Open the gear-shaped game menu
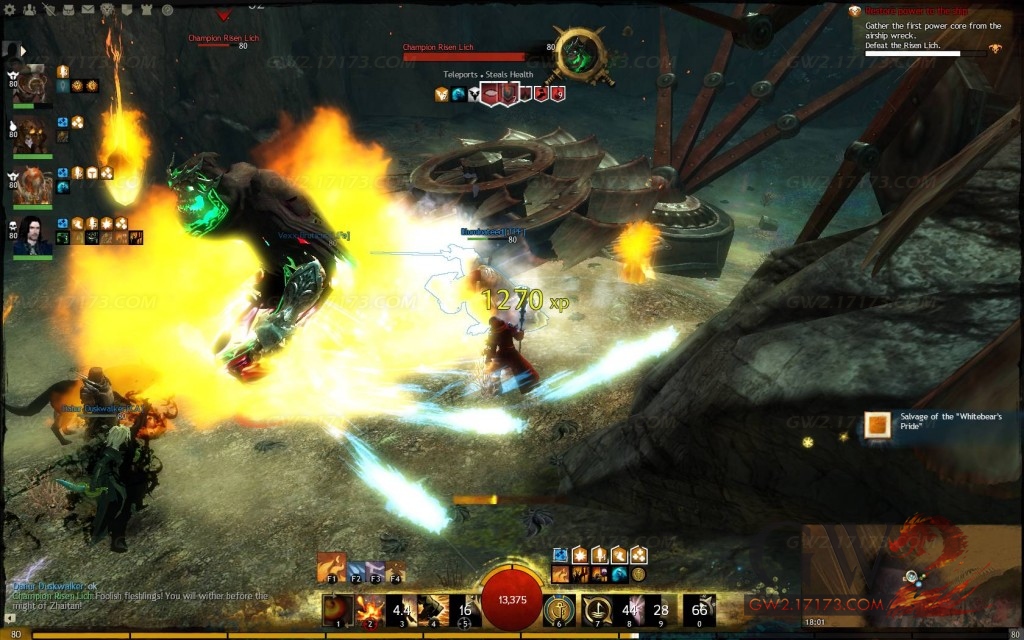Screen dimensions: 1024x640 click(x=11, y=10)
